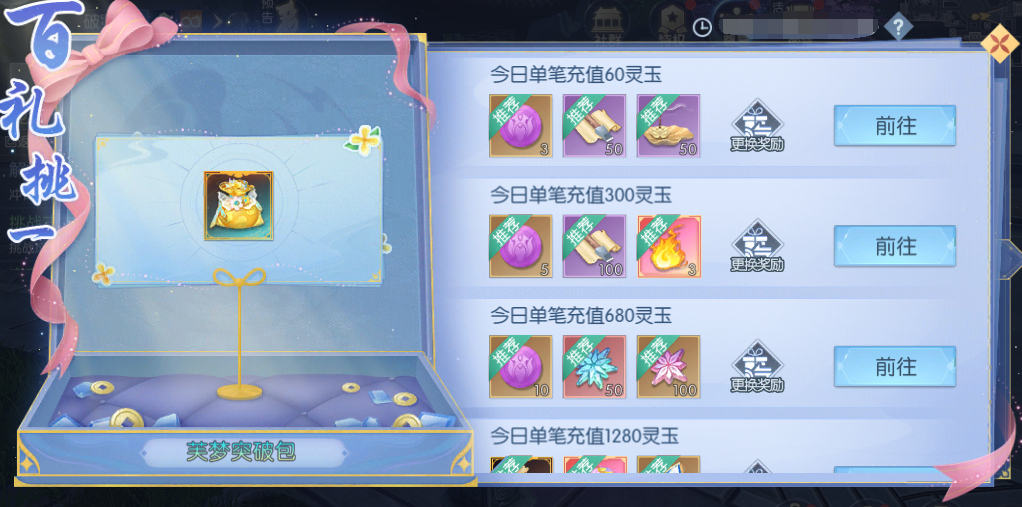Inspect the scroll reward with quantity 100
This screenshot has width=1022, height=507.
[x=595, y=246]
